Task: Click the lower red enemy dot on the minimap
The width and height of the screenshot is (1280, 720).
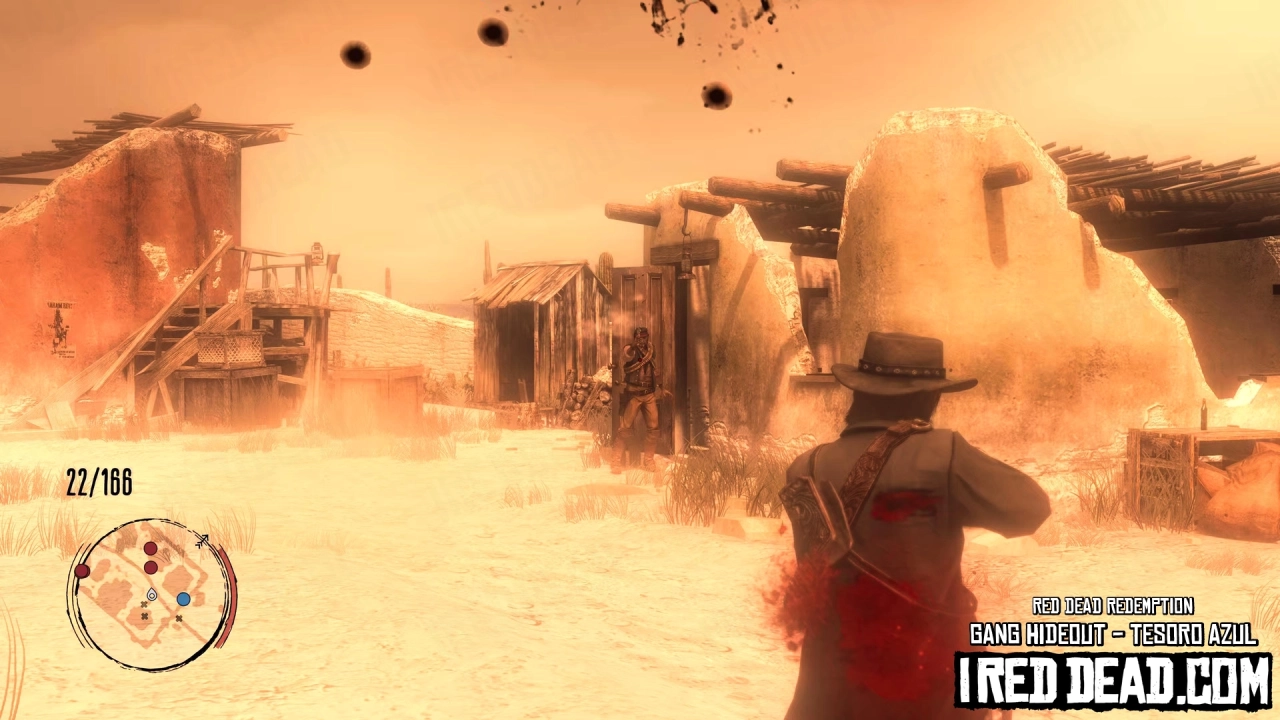Action: [150, 567]
